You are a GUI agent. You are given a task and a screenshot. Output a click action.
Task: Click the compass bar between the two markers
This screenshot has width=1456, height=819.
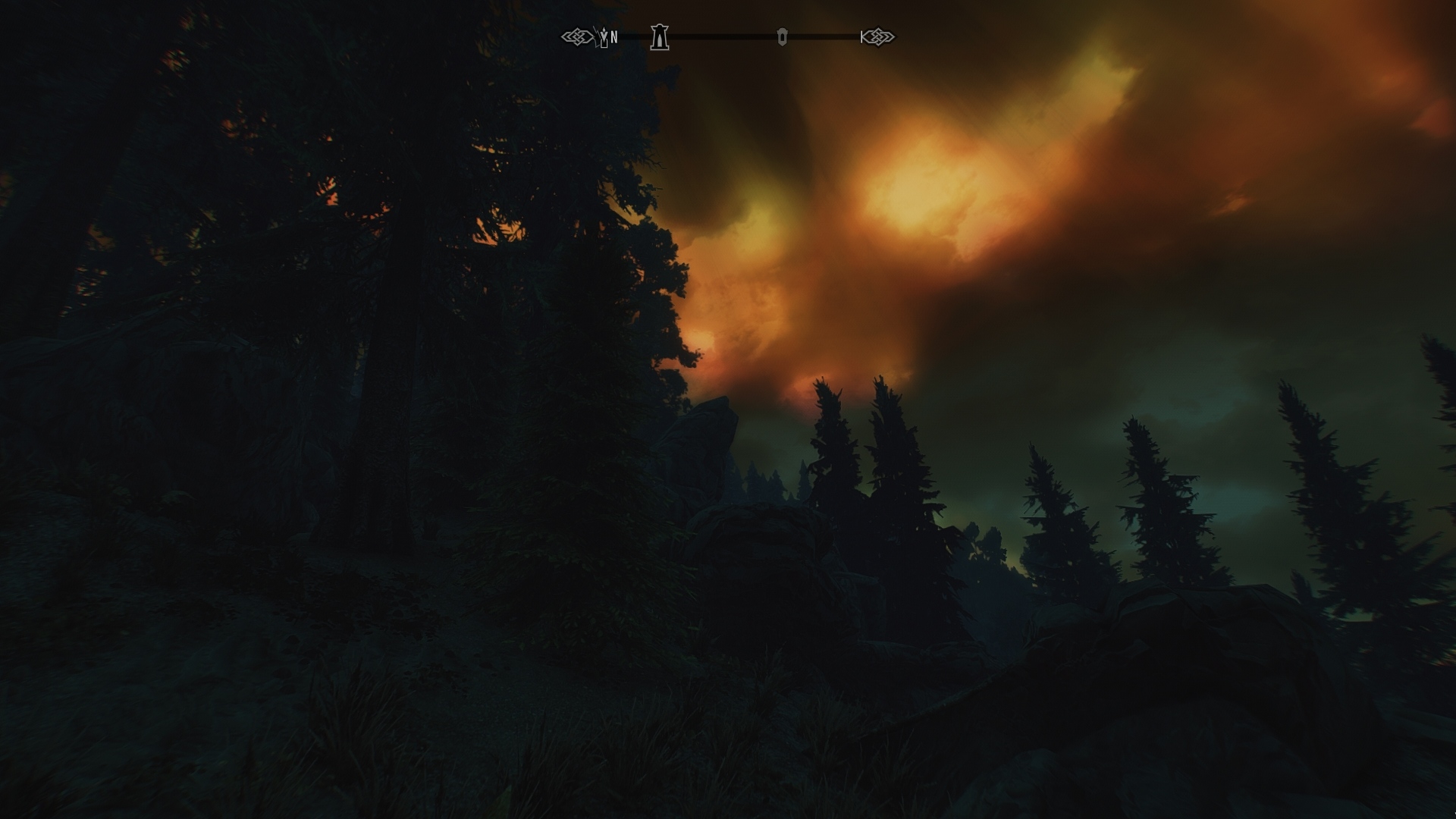pyautogui.click(x=720, y=36)
